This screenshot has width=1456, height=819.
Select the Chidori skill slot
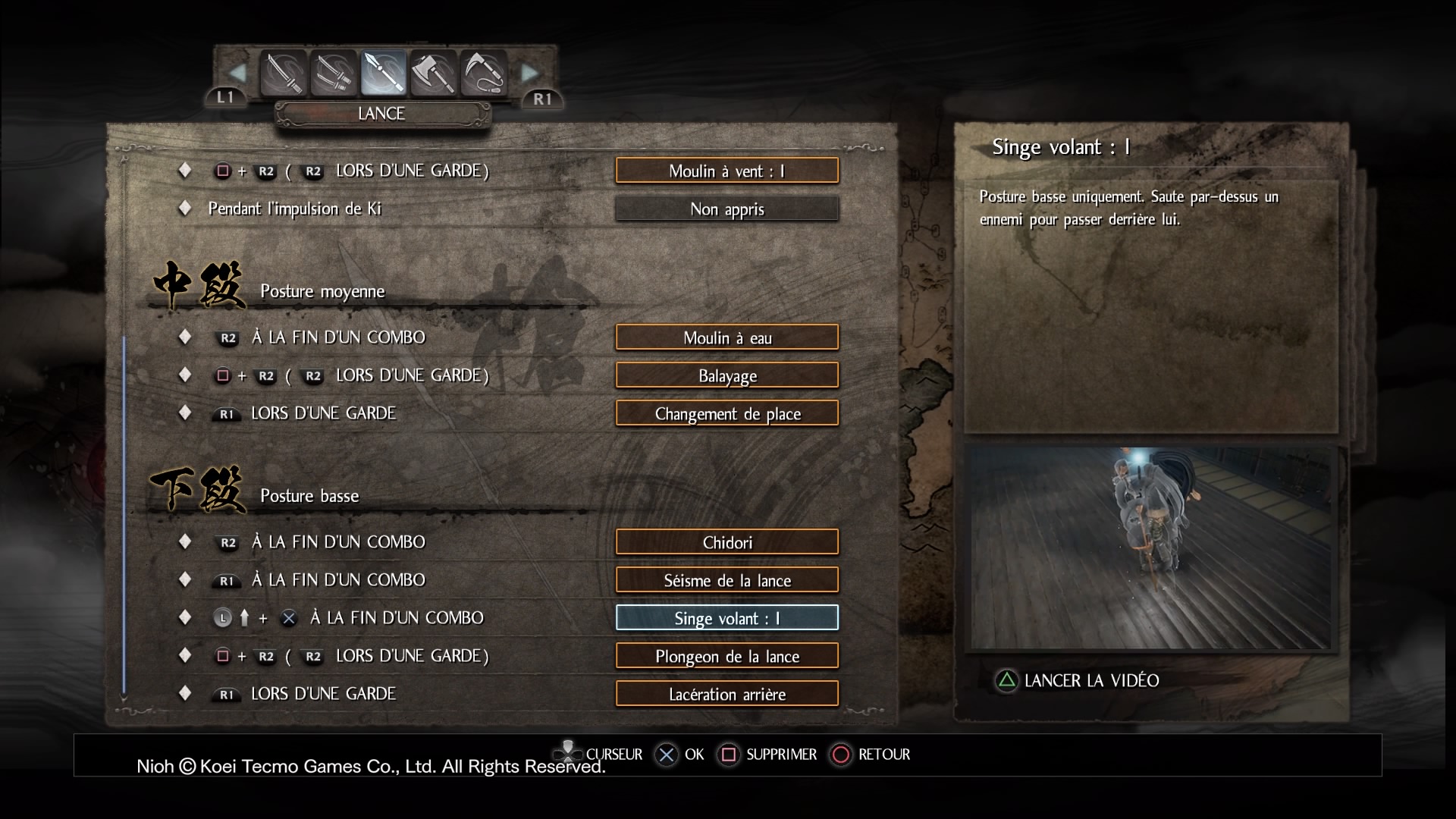click(x=726, y=542)
